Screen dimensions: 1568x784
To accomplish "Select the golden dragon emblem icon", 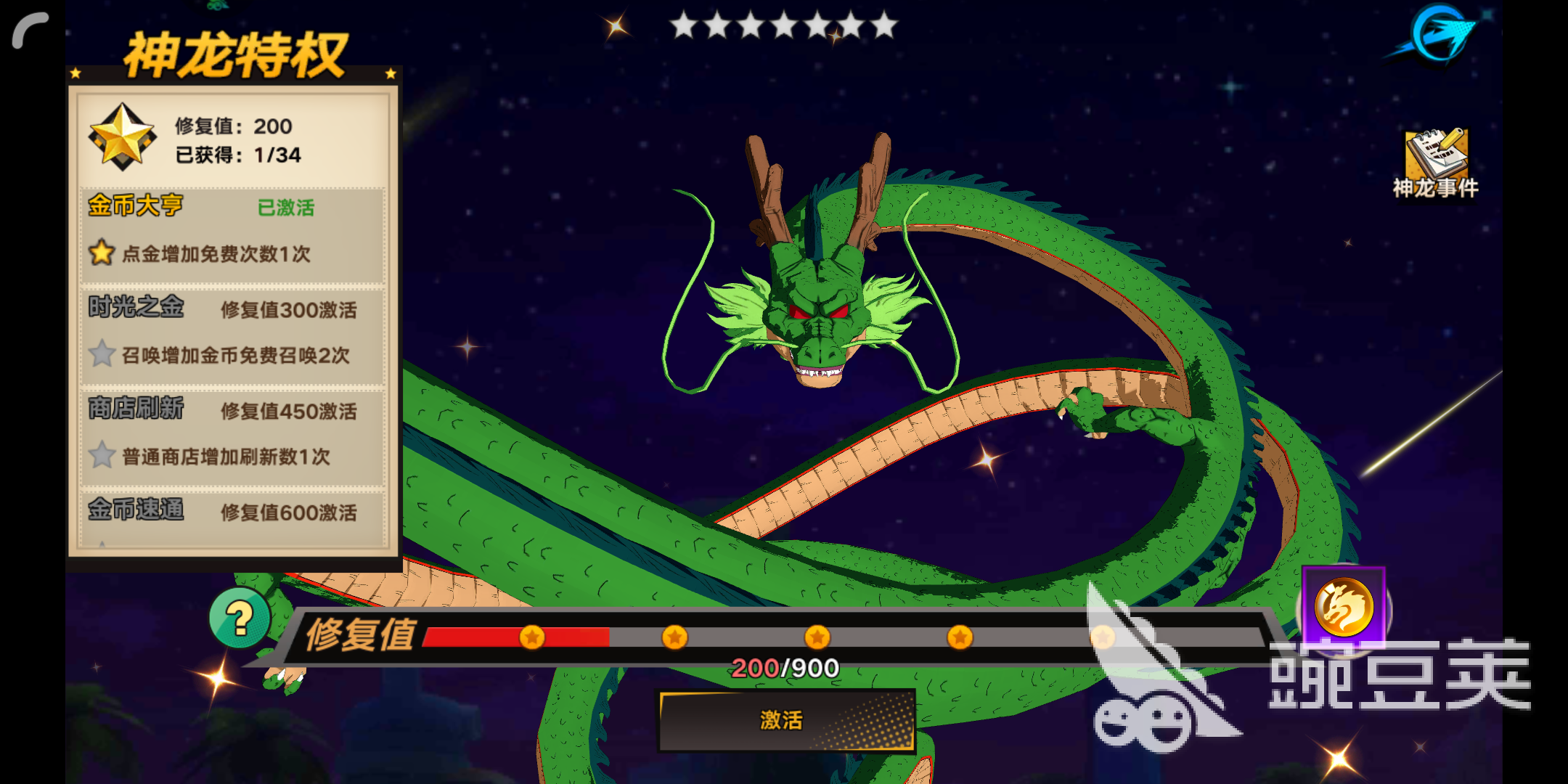I will 1344,607.
